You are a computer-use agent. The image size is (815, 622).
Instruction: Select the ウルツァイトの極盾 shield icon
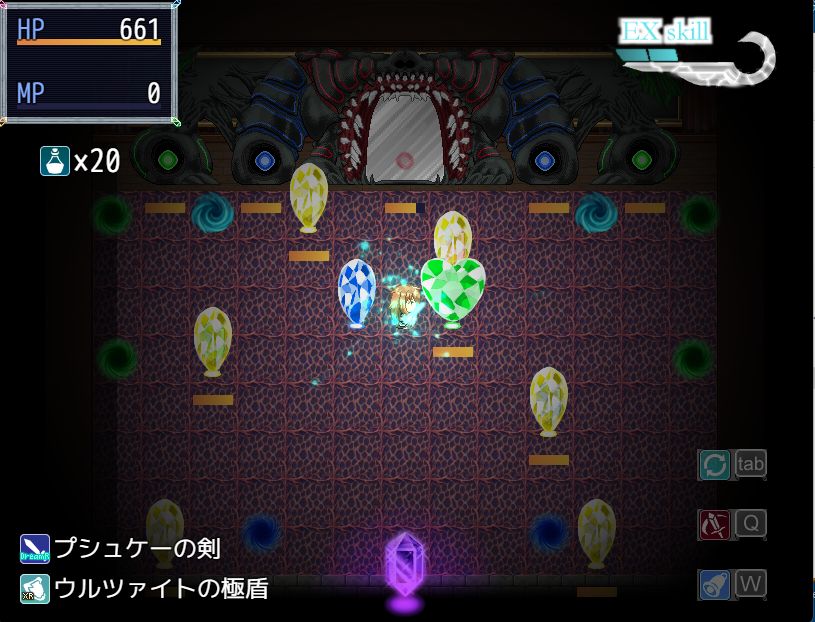[x=35, y=589]
